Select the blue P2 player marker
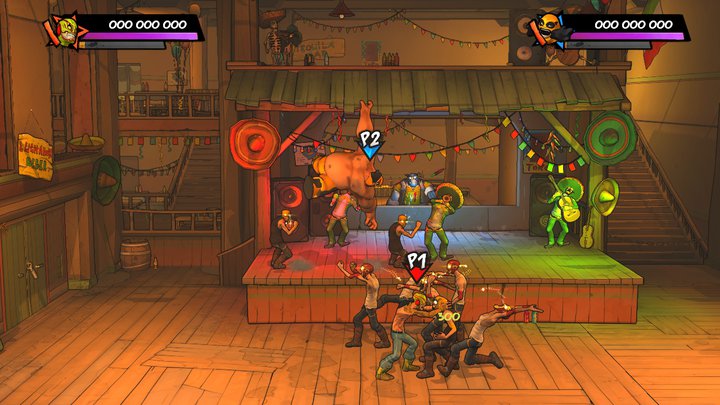The height and width of the screenshot is (405, 720). click(370, 144)
